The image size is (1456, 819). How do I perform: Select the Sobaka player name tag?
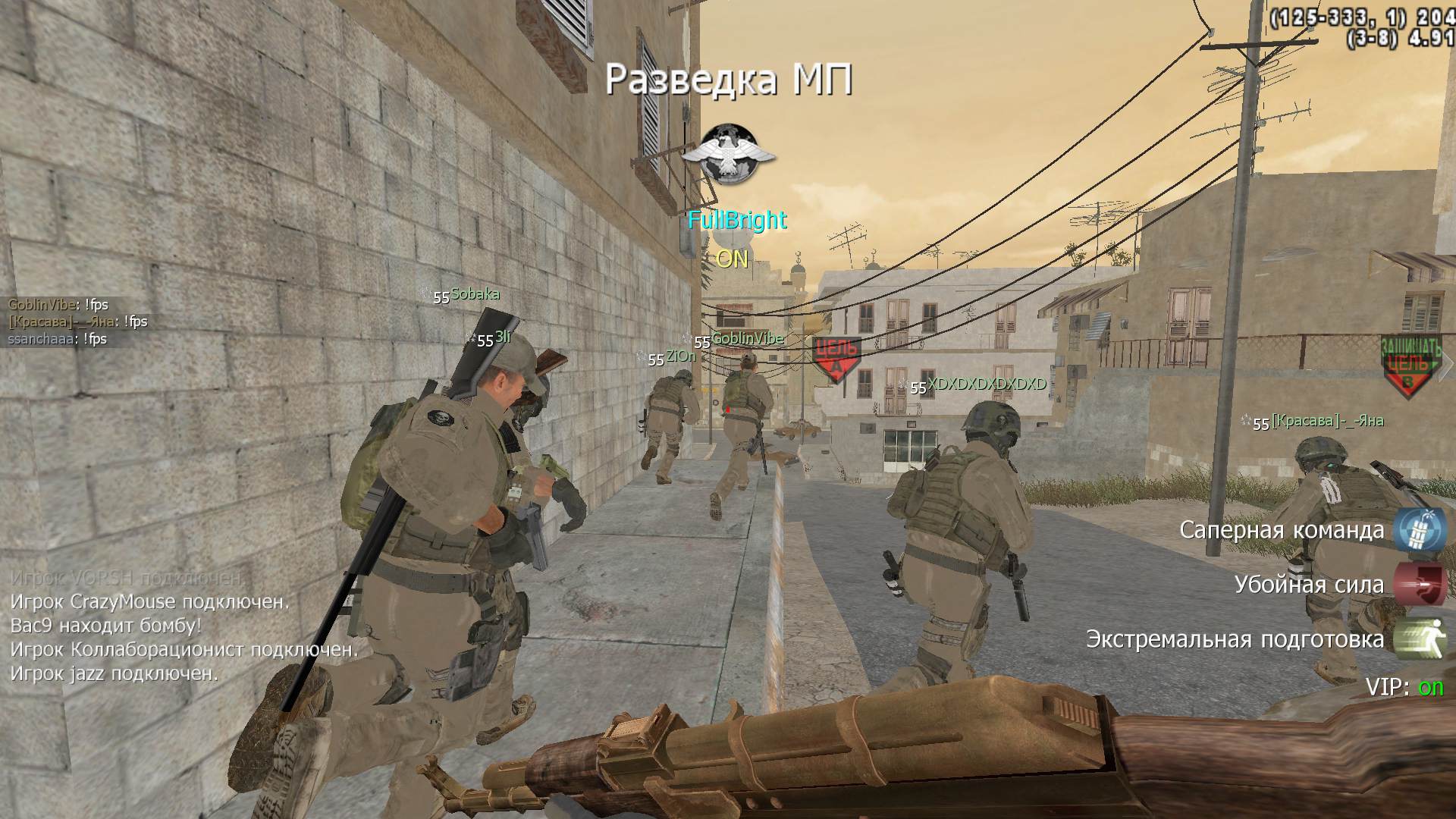[475, 294]
